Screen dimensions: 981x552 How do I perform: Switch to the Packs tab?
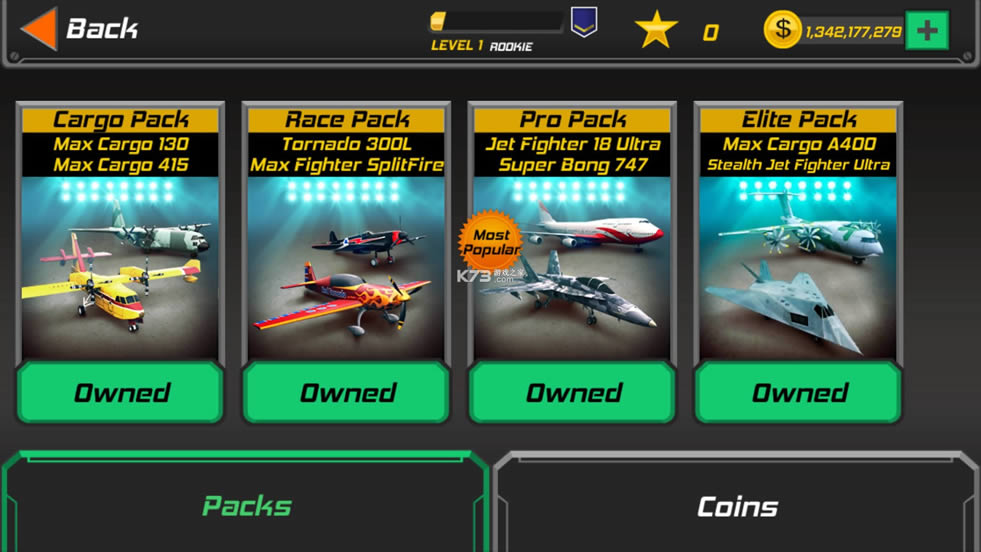pos(246,505)
